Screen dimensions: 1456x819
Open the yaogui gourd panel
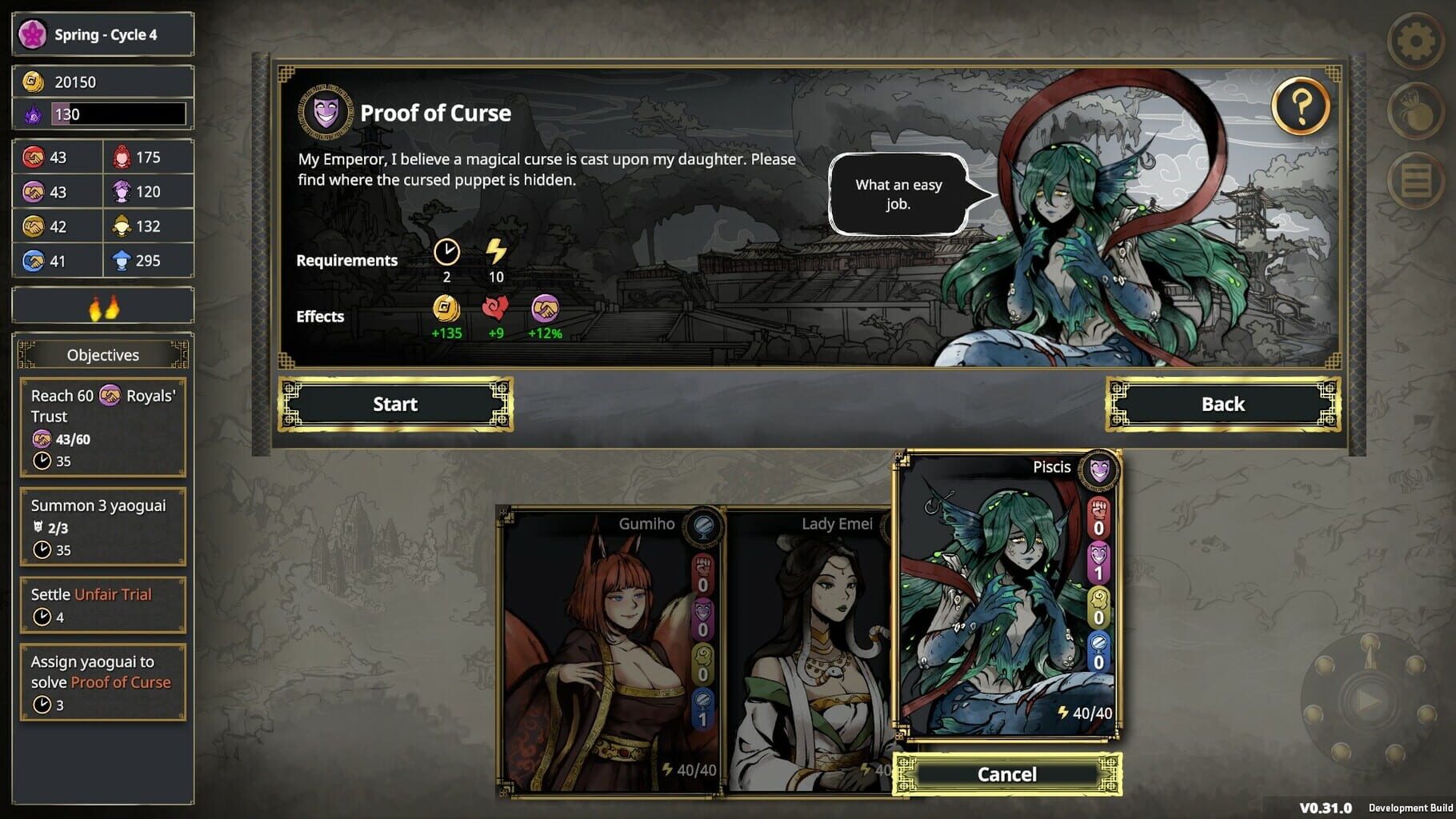click(x=1416, y=112)
